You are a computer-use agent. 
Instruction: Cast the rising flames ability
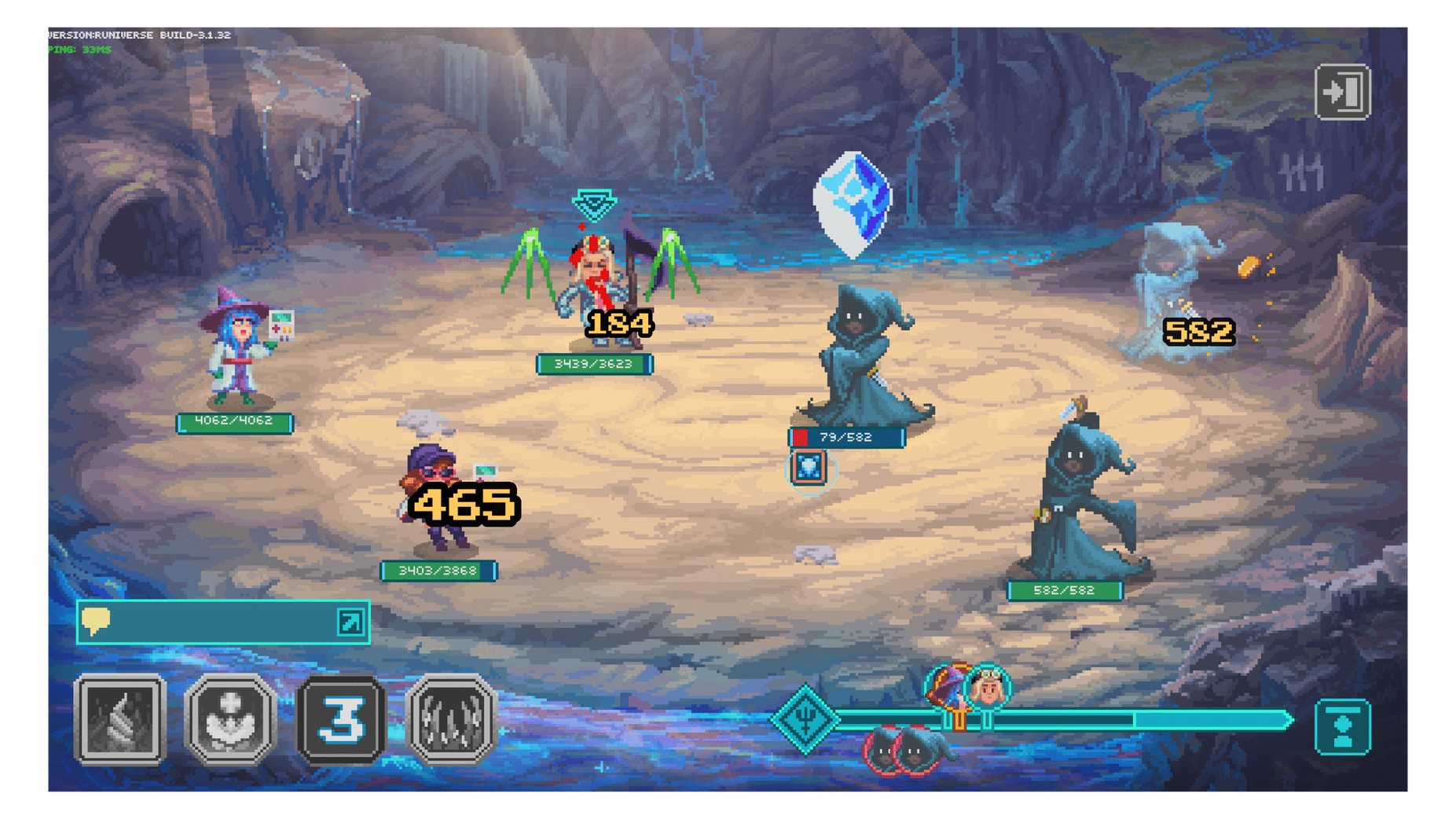tap(451, 719)
